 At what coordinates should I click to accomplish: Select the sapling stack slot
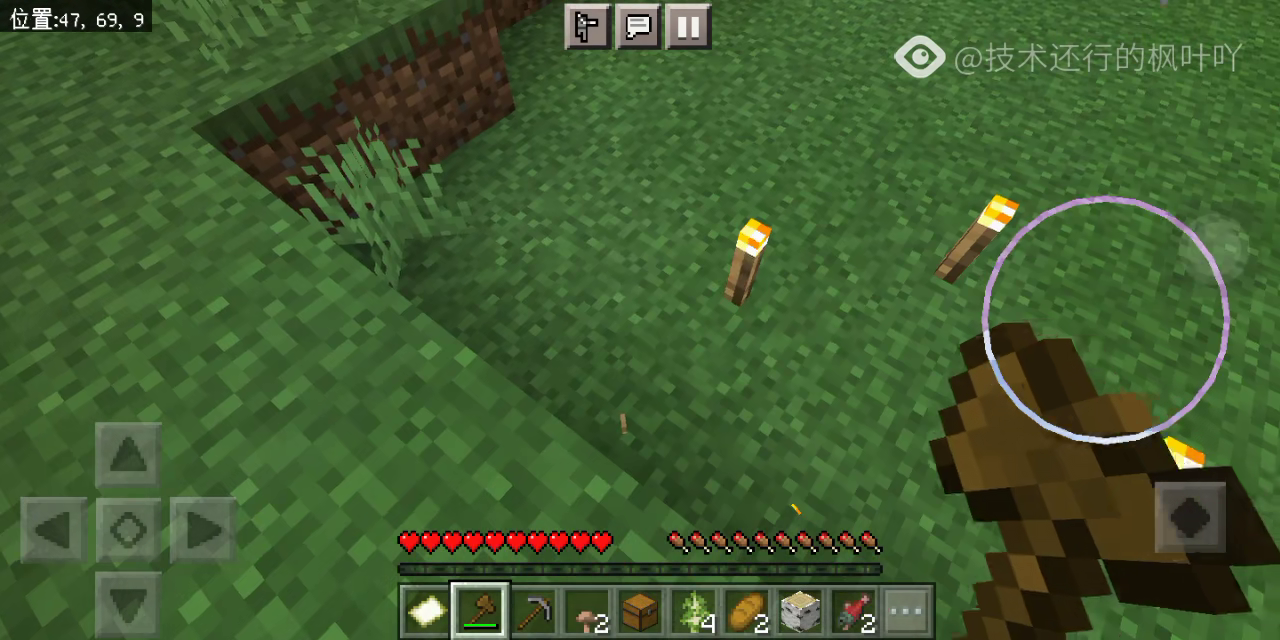click(694, 610)
